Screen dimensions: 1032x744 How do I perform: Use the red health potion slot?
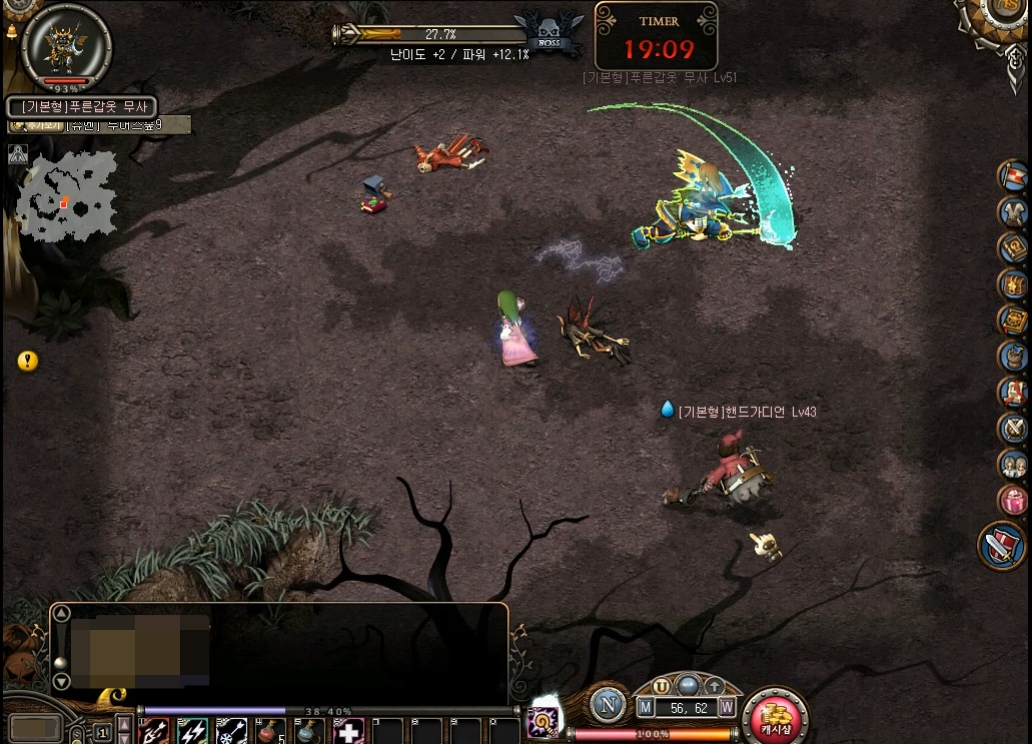(x=270, y=731)
